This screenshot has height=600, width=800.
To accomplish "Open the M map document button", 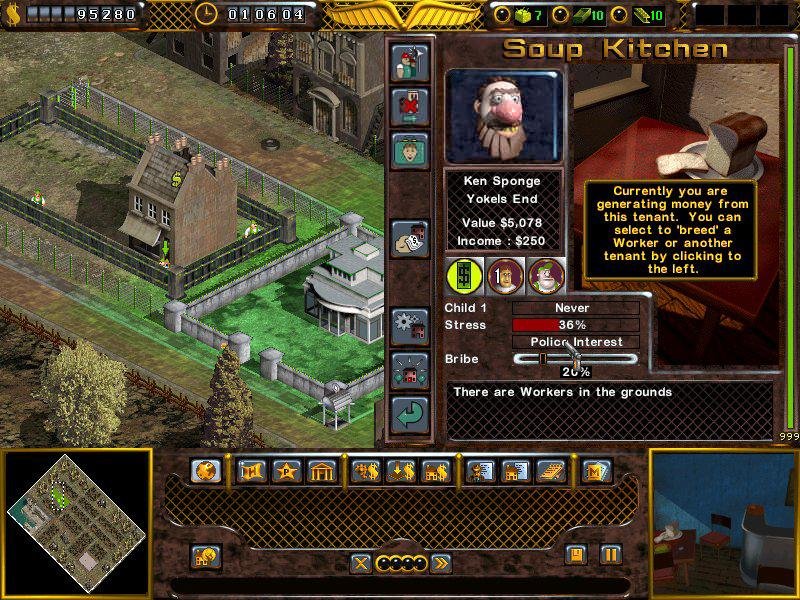I will pyautogui.click(x=597, y=471).
